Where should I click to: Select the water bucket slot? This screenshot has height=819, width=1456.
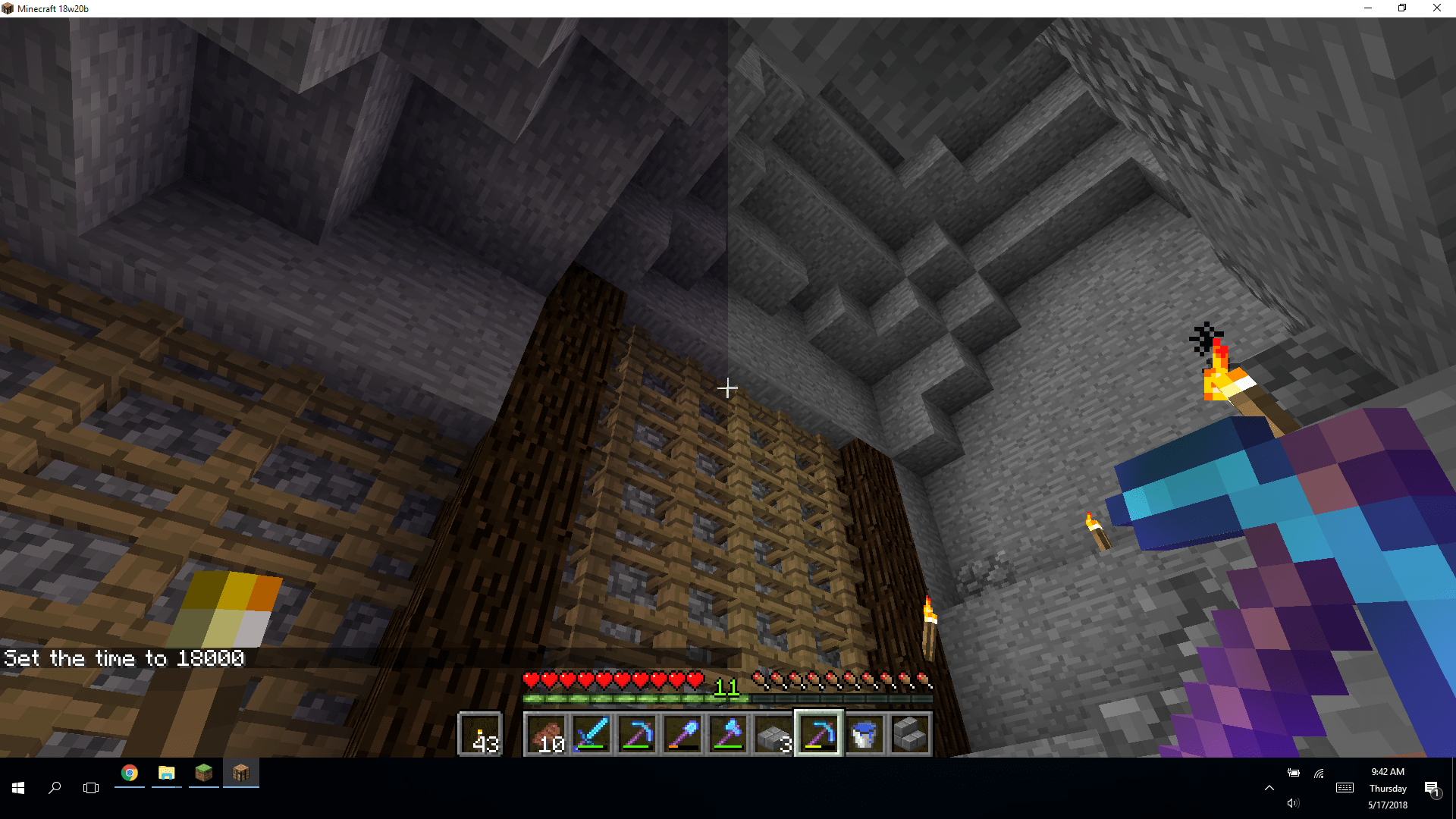click(x=864, y=733)
